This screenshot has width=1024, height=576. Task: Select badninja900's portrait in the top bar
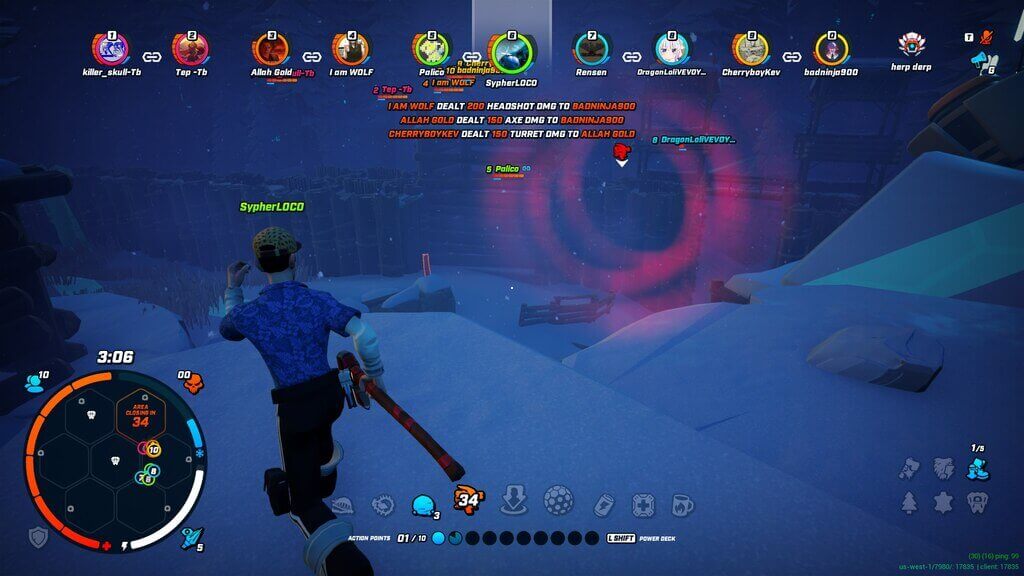(830, 48)
